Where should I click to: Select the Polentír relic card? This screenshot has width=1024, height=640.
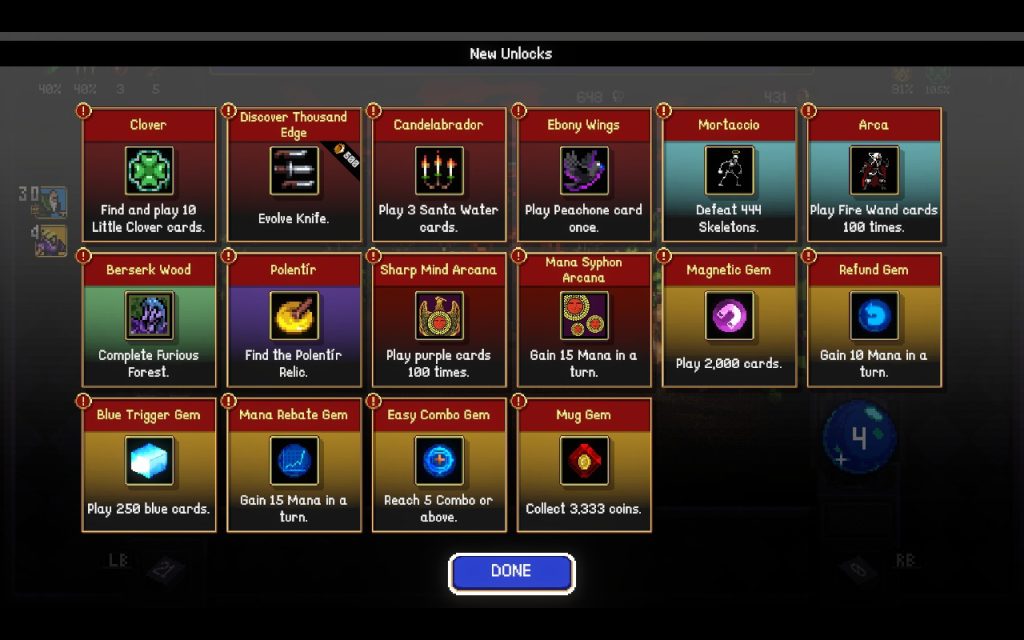tap(294, 320)
